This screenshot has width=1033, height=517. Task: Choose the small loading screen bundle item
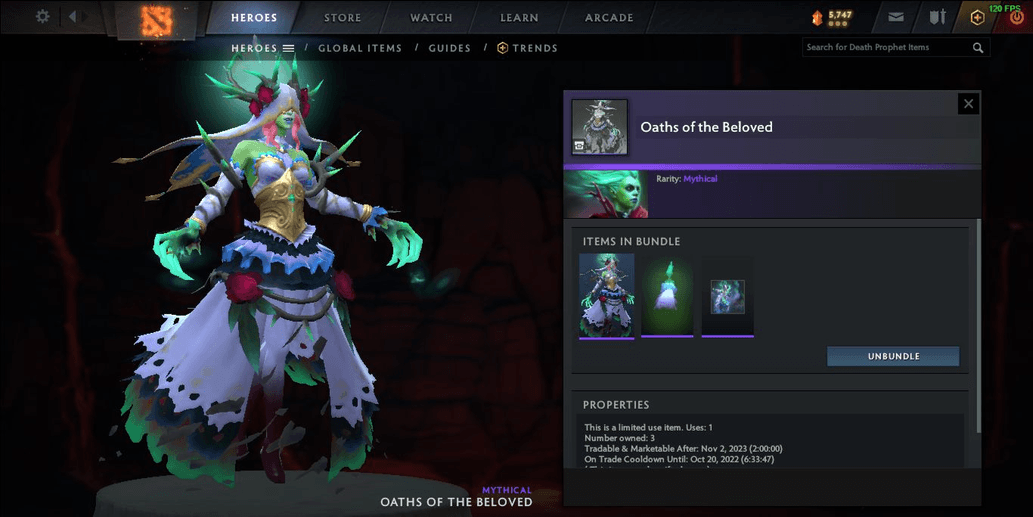click(x=727, y=296)
